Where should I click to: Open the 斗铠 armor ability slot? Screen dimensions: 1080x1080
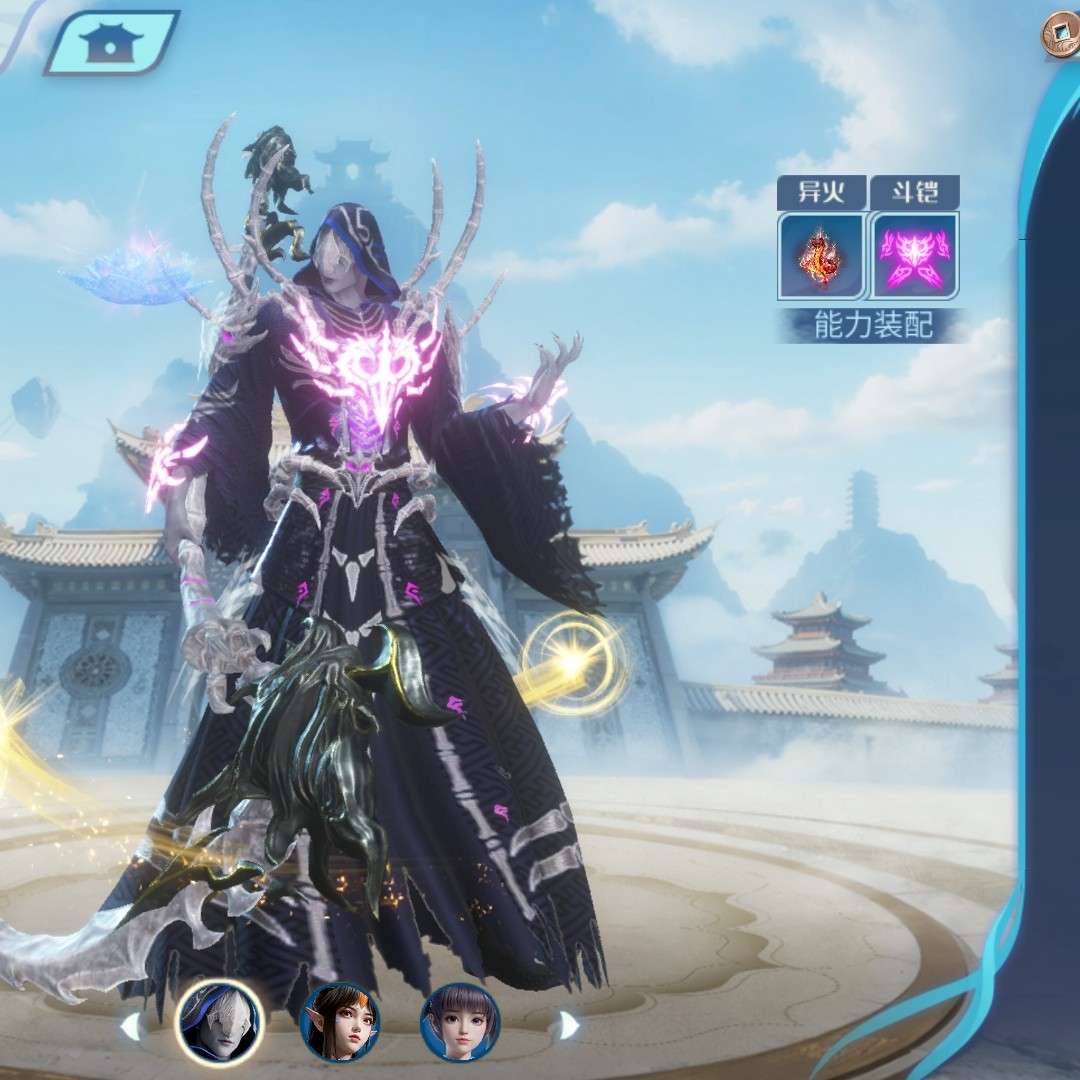[x=914, y=255]
